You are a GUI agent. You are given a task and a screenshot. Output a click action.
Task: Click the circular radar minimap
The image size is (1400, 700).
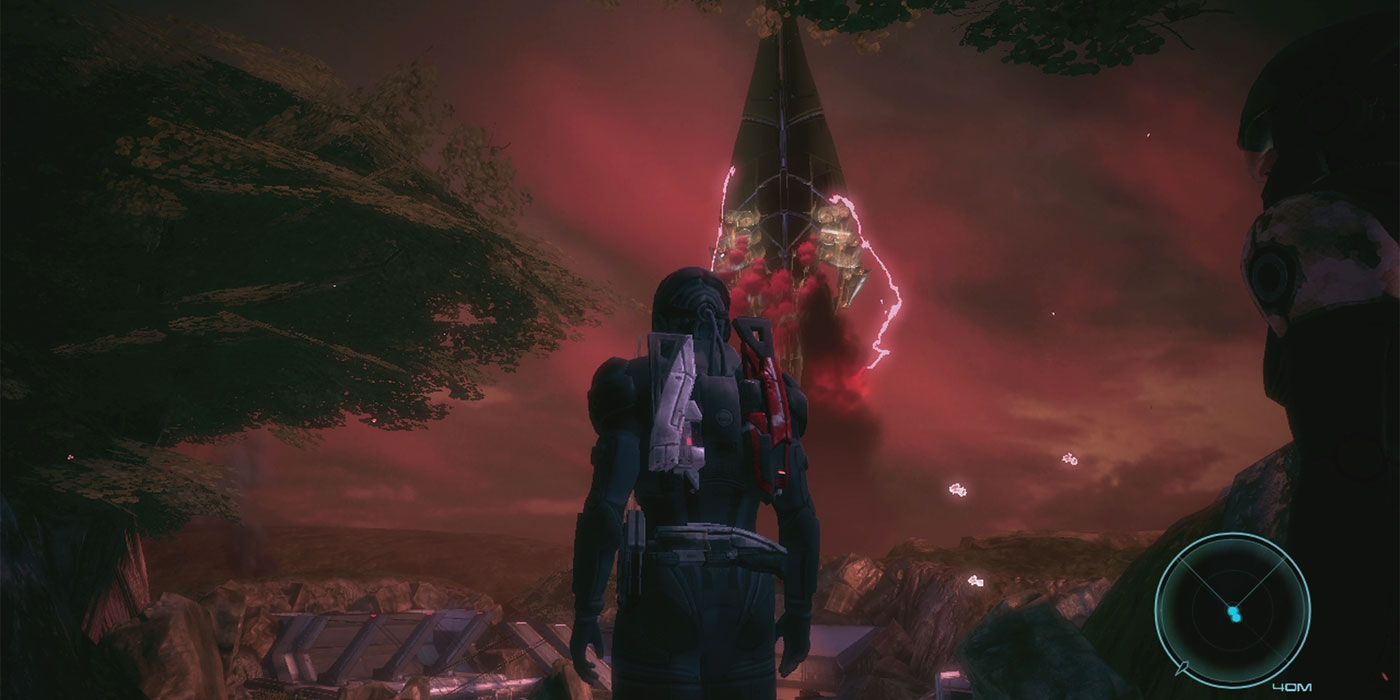point(1232,608)
